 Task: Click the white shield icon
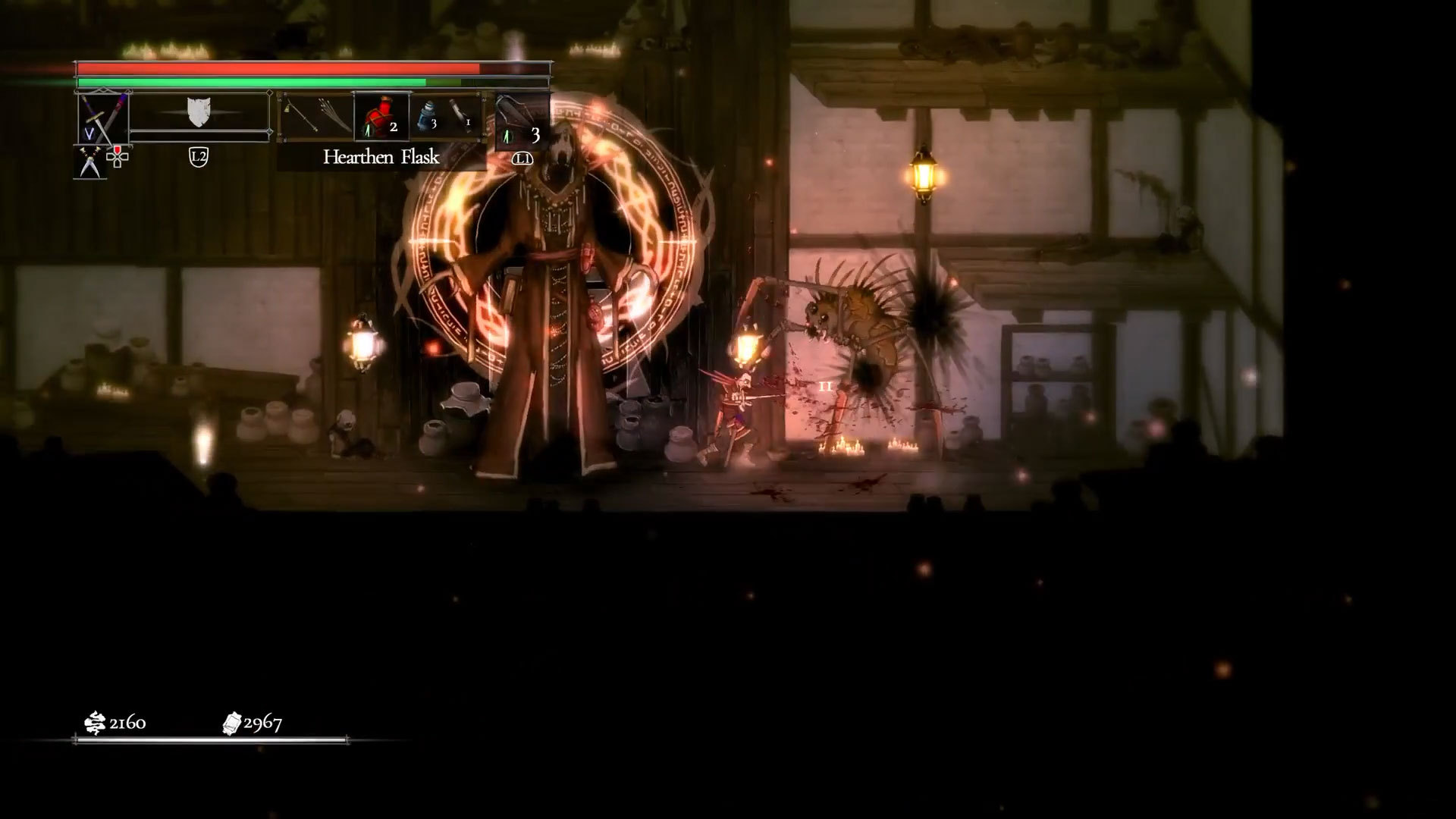(x=198, y=112)
